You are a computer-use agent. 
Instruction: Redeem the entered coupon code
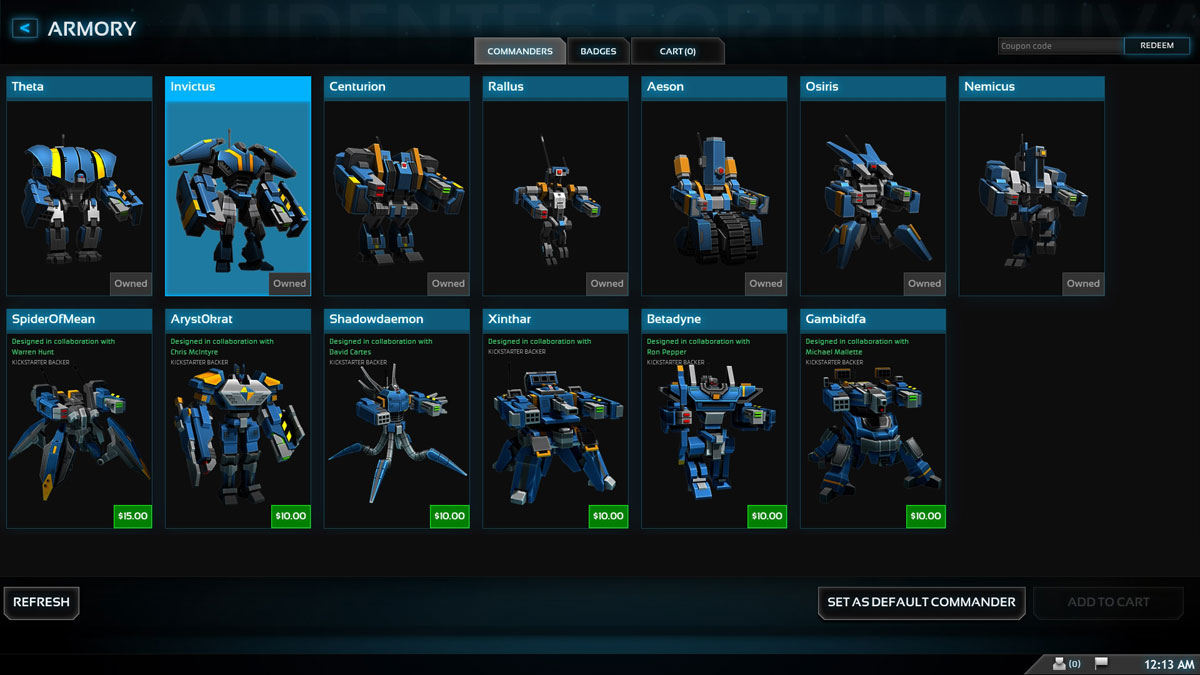click(x=1157, y=46)
